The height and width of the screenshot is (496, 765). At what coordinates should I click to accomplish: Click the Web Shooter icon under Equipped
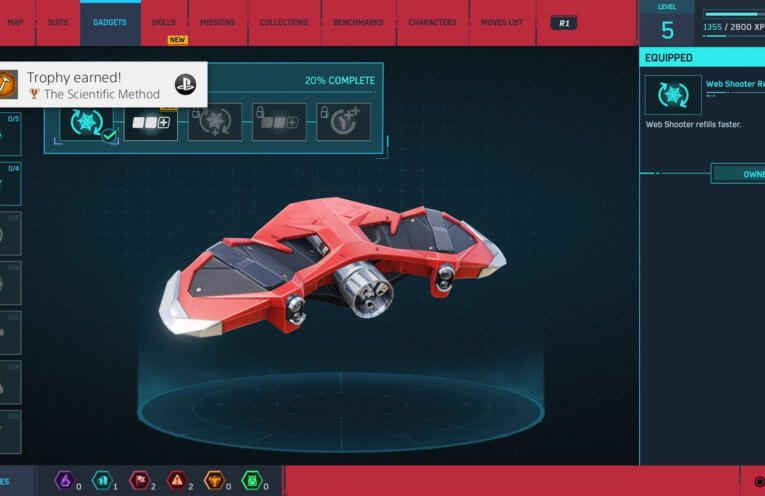672,95
